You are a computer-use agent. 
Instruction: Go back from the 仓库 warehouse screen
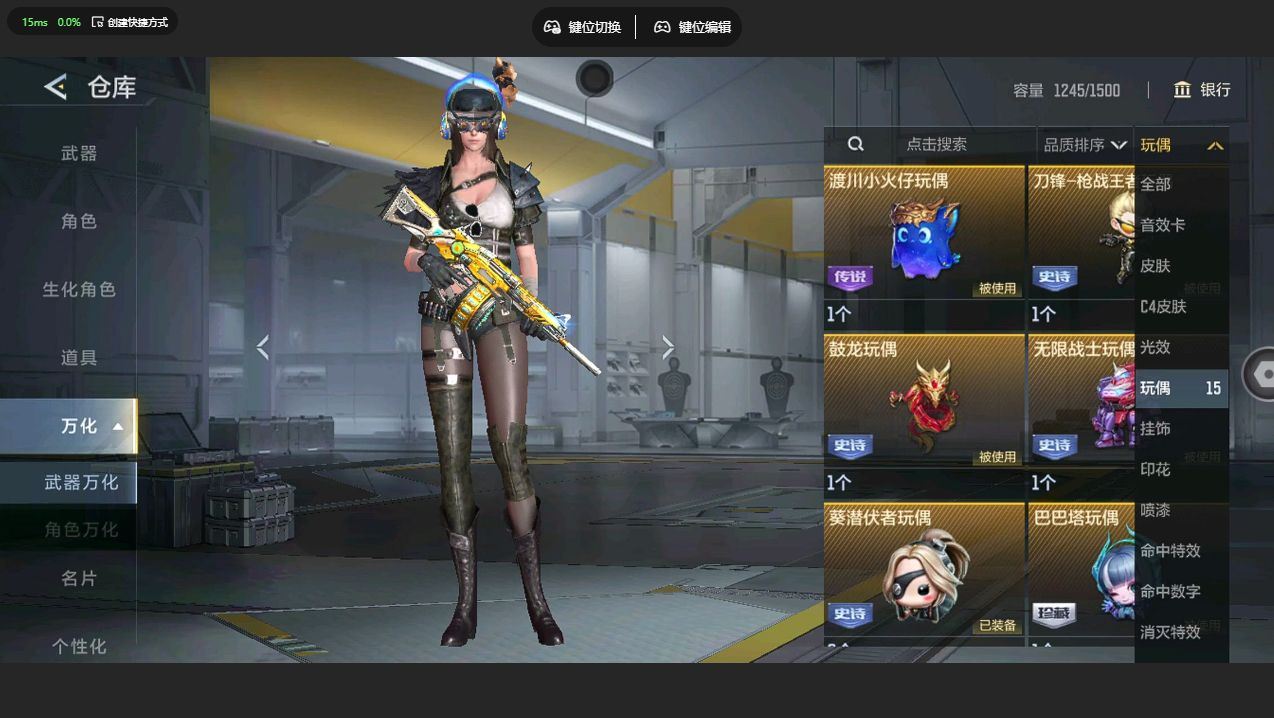tap(56, 88)
